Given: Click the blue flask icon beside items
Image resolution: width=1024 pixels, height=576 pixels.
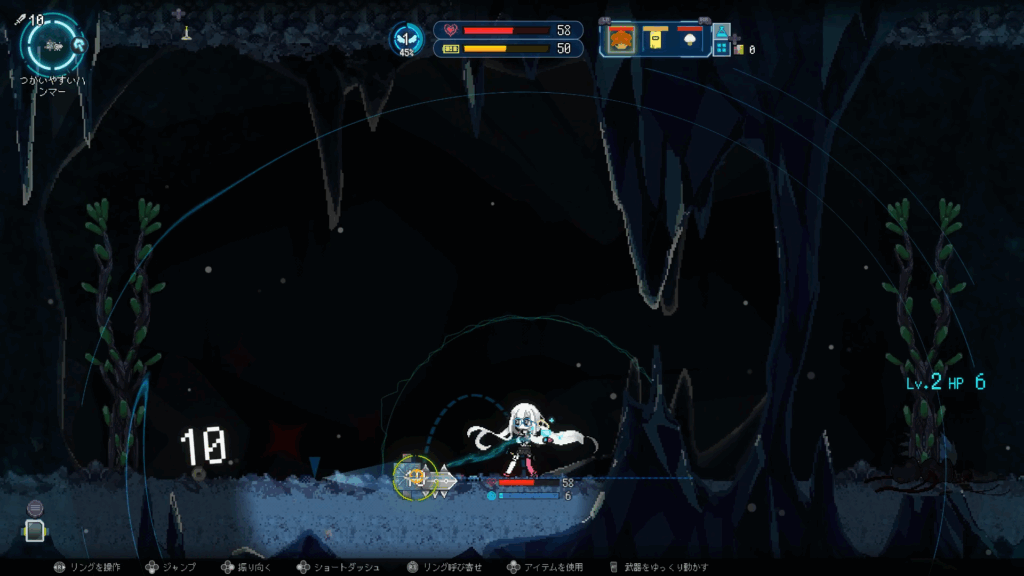Looking at the screenshot, I should tap(722, 30).
